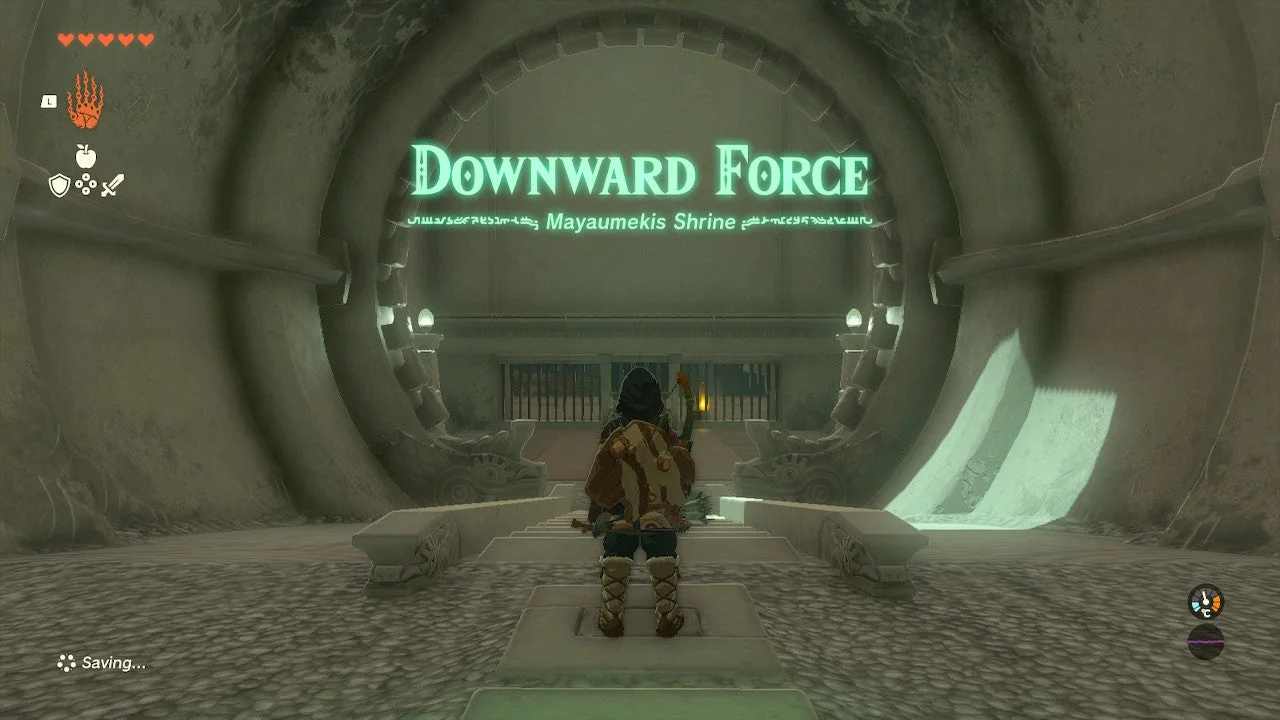Click the middle heart of the health row
Image resolution: width=1280 pixels, height=720 pixels.
pos(106,39)
